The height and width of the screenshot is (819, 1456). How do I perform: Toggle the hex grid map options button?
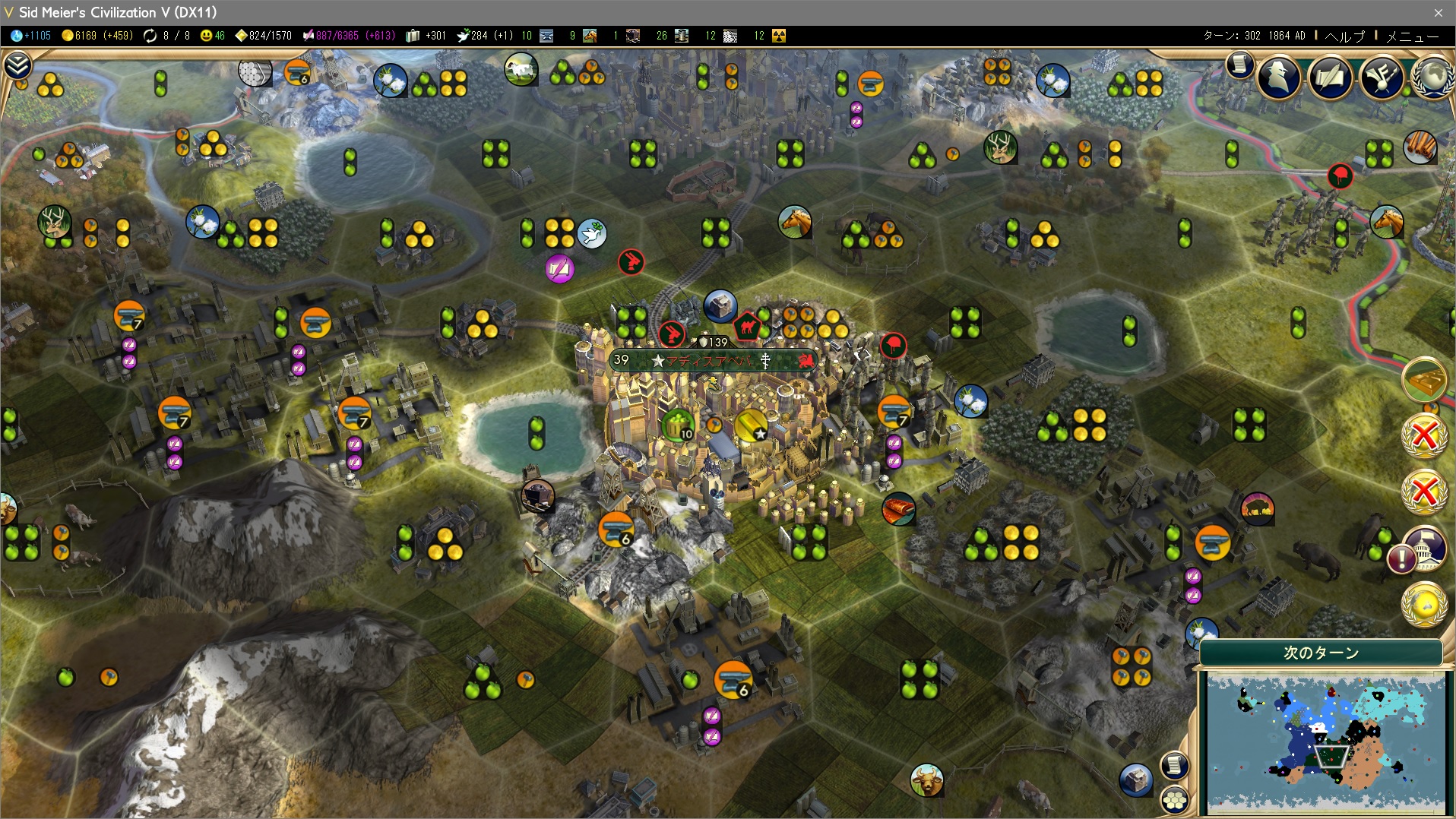coord(1175,798)
